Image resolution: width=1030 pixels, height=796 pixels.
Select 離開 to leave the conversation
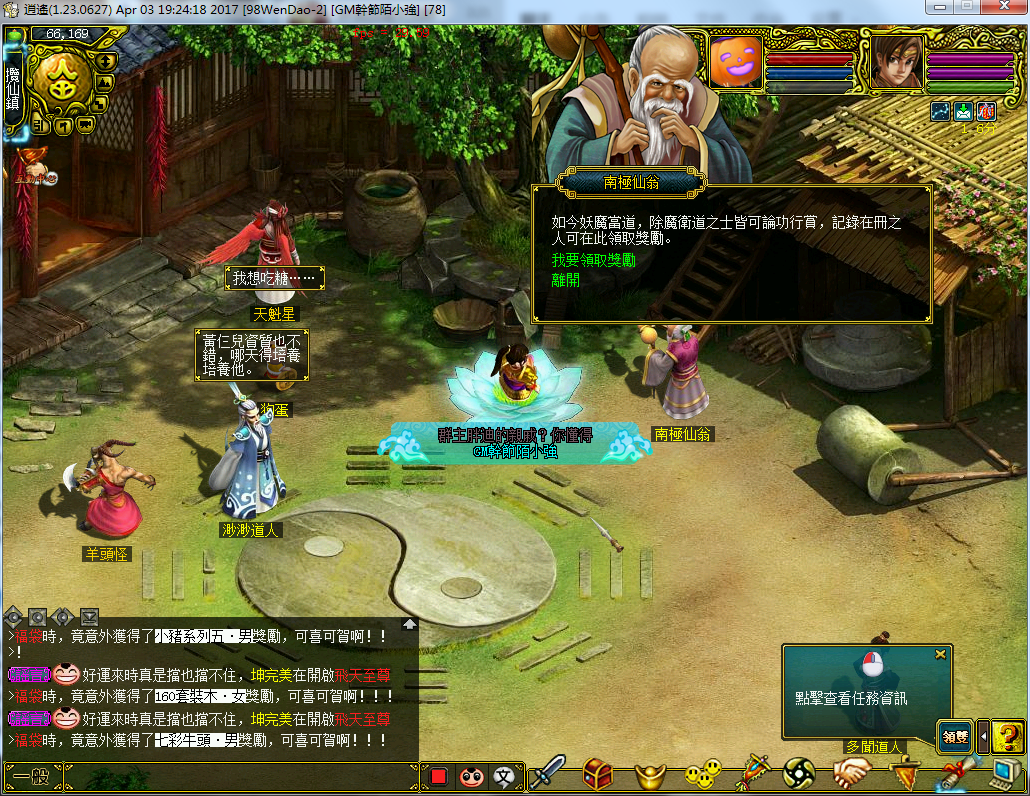pyautogui.click(x=566, y=280)
